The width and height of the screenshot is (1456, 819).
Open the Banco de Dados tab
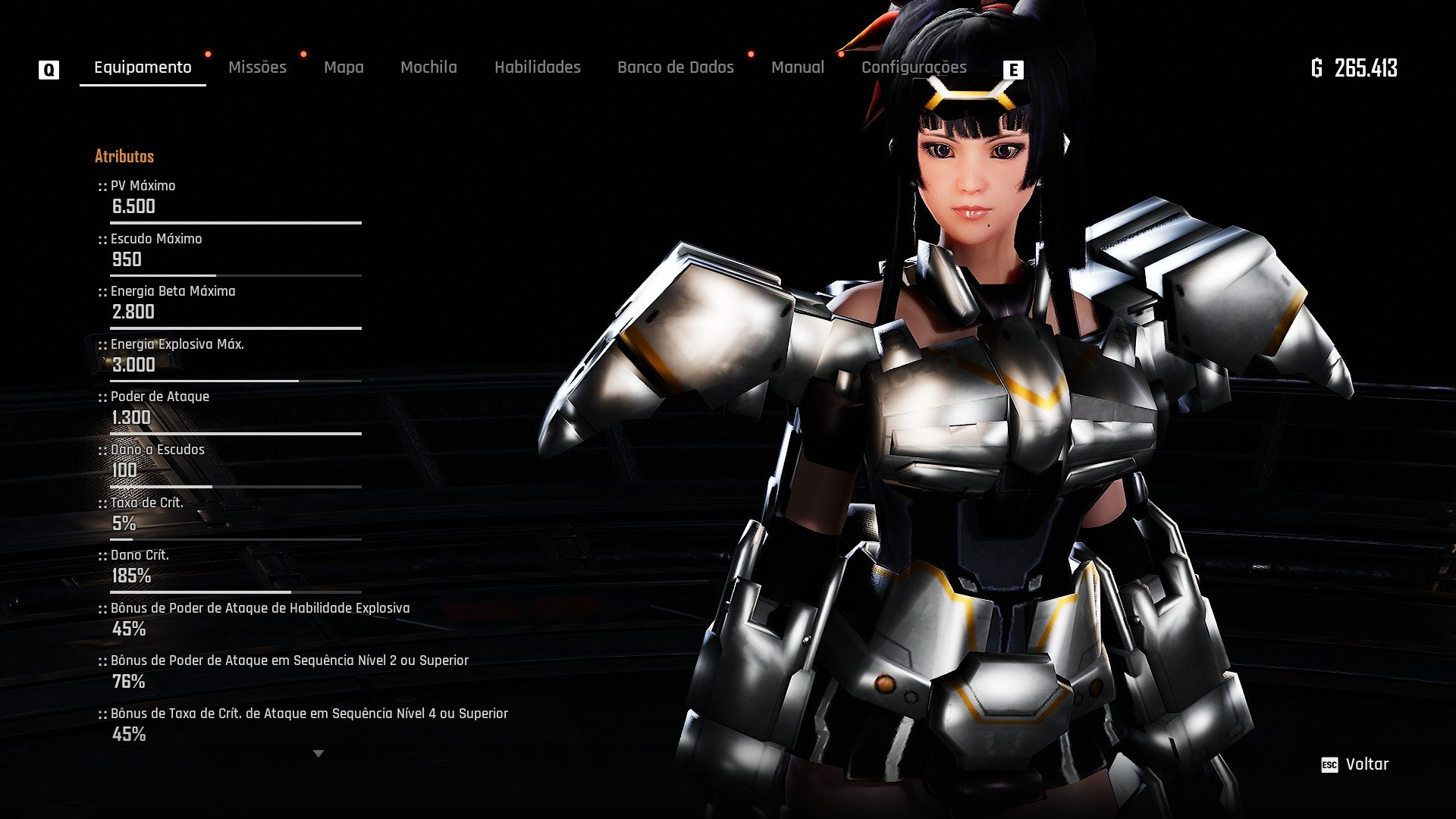point(675,67)
